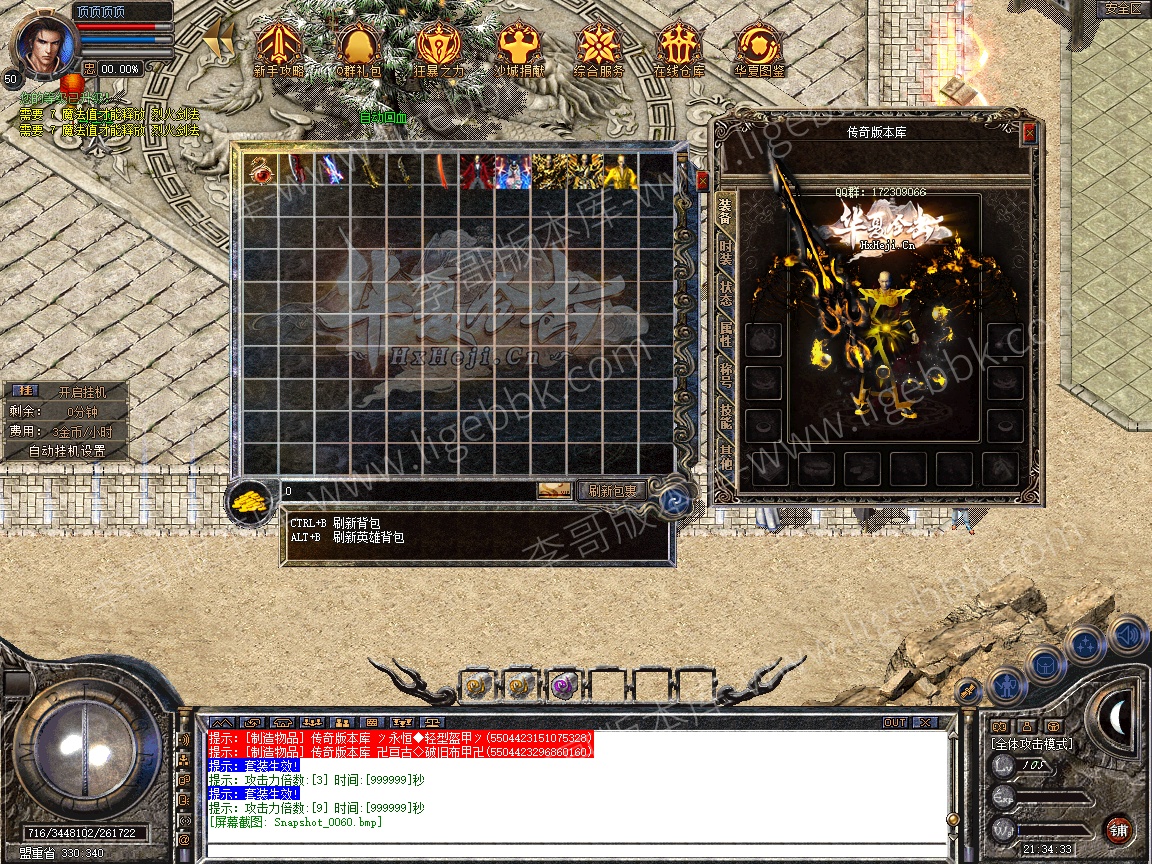The height and width of the screenshot is (864, 1152).
Task: Collapse the top menu with the double-arrow button
Action: pos(218,40)
